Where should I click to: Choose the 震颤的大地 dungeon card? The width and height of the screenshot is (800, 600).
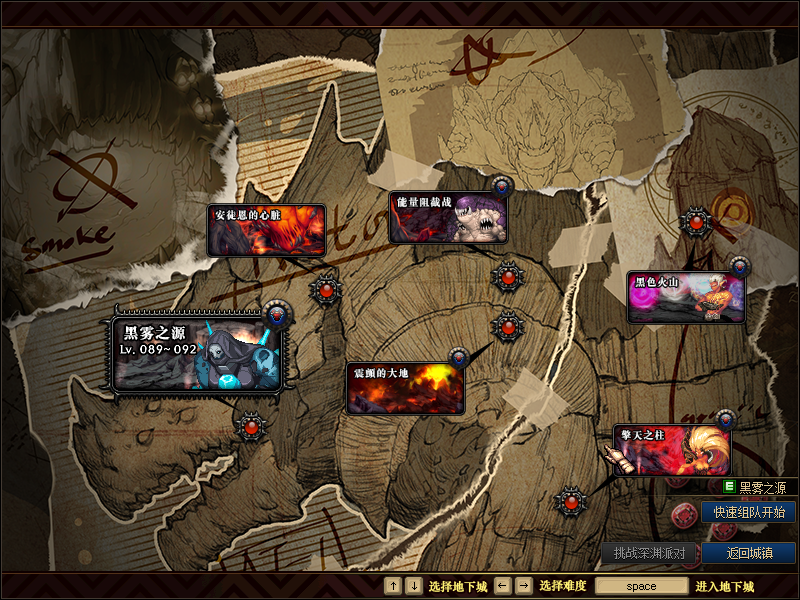405,387
